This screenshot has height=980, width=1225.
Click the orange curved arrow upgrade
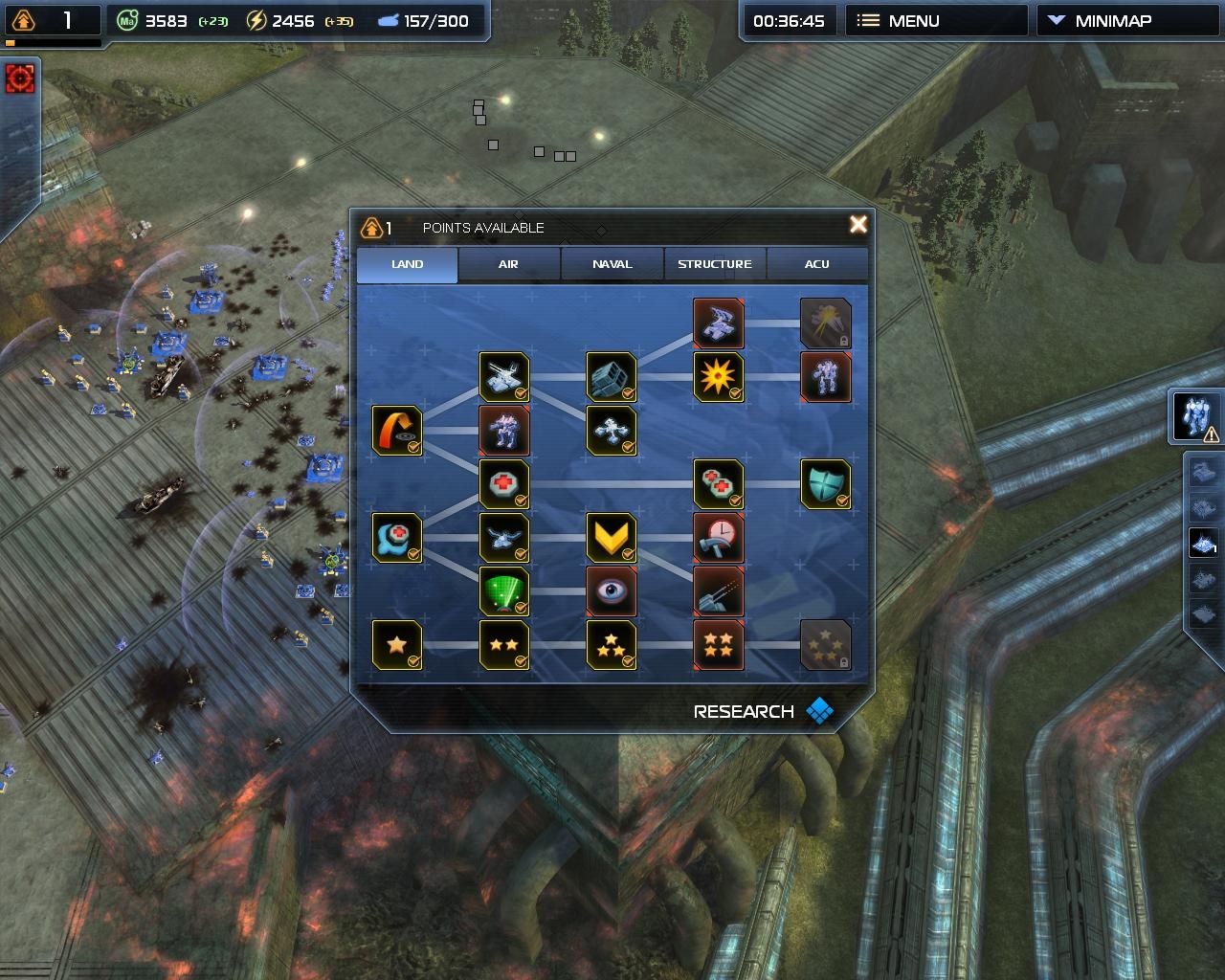click(396, 431)
